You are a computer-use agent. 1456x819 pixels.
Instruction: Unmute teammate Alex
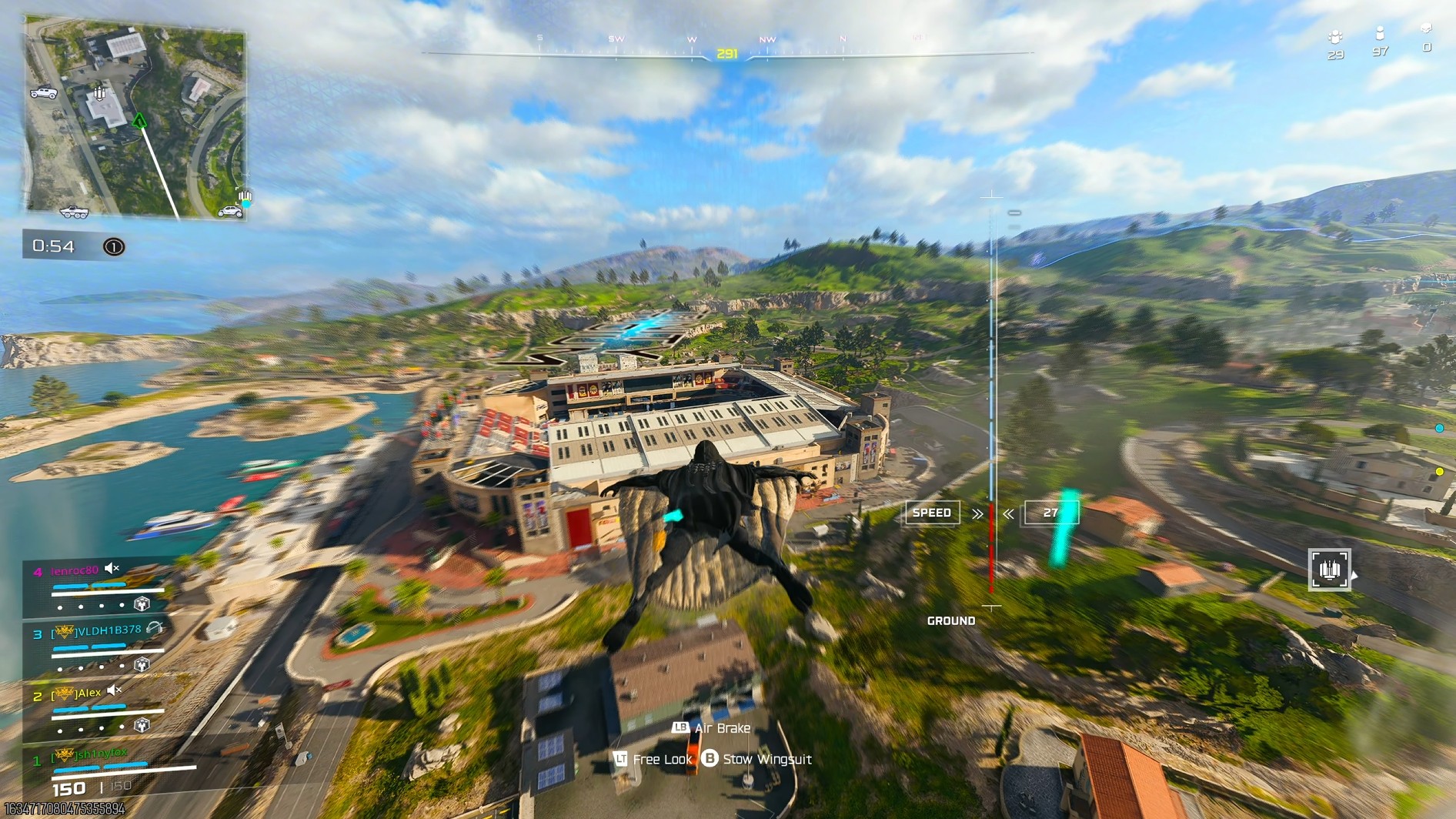tap(112, 690)
